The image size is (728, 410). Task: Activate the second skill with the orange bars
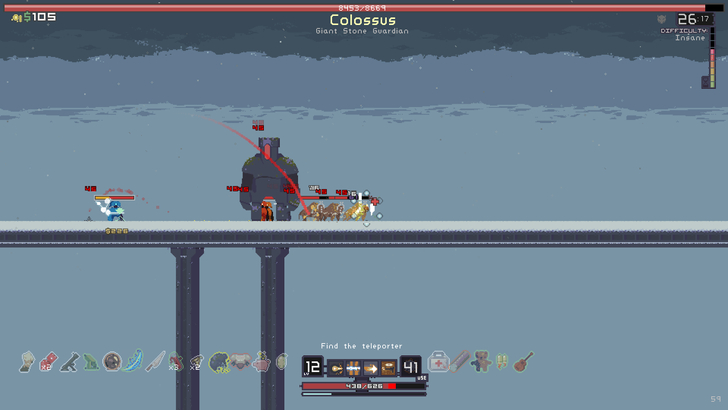click(x=353, y=367)
